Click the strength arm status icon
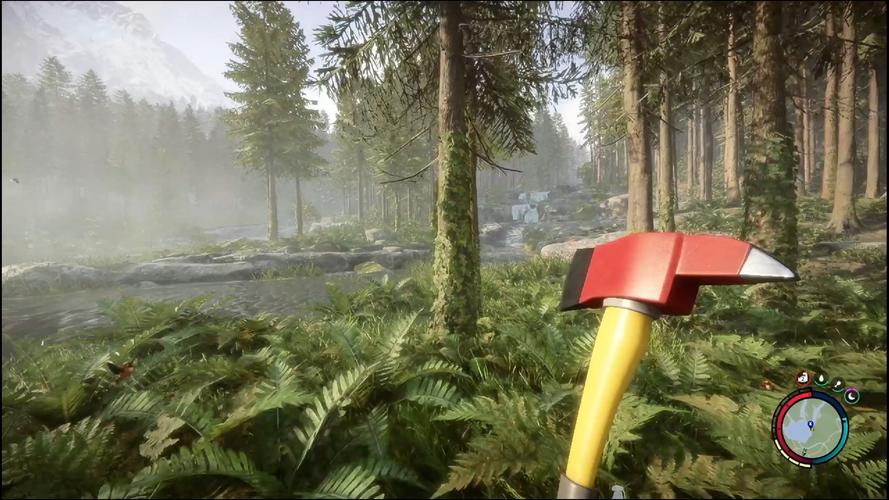Screen dimensions: 889x500 (803, 378)
